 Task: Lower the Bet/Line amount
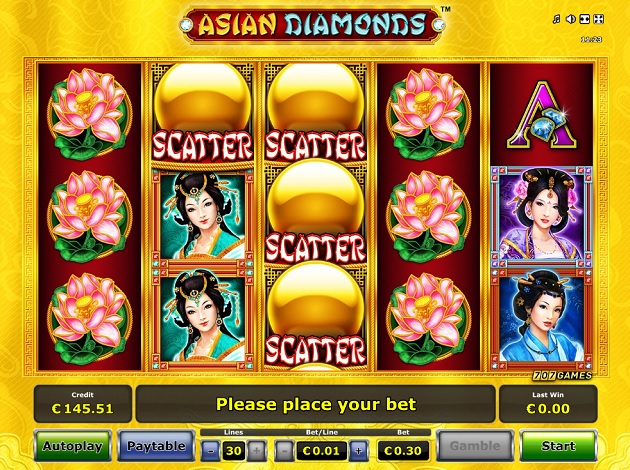283,450
